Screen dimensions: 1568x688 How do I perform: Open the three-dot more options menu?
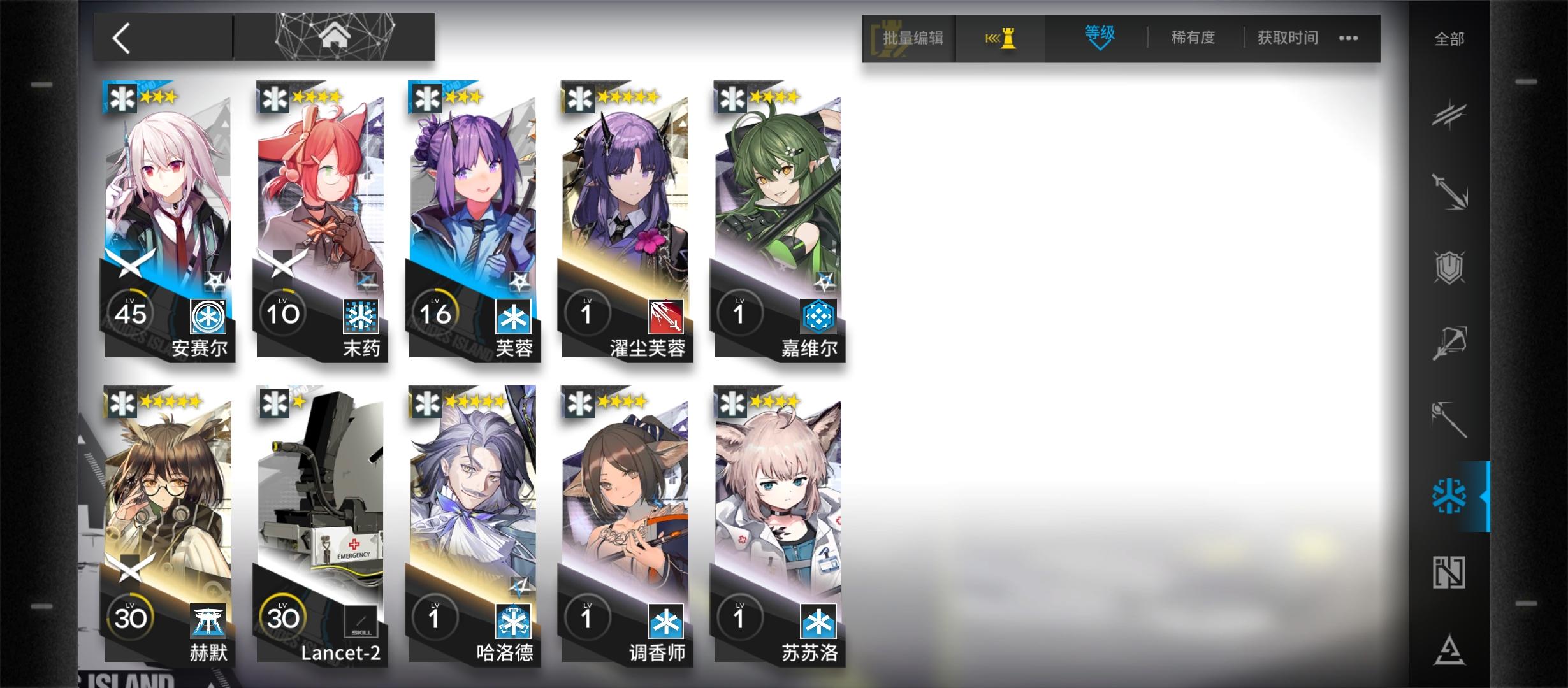pyautogui.click(x=1348, y=38)
